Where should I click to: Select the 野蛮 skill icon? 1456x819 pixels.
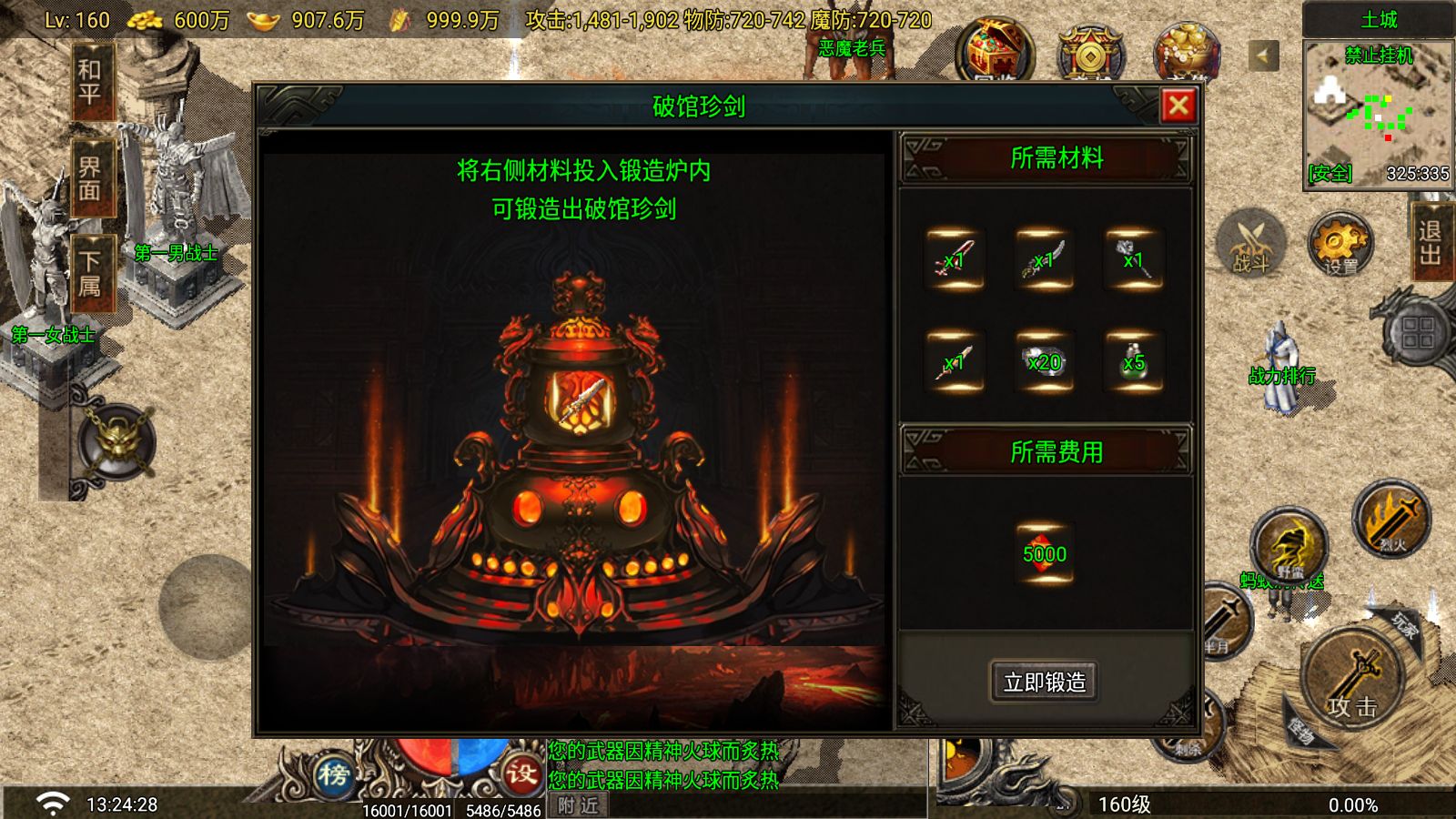coord(1290,546)
